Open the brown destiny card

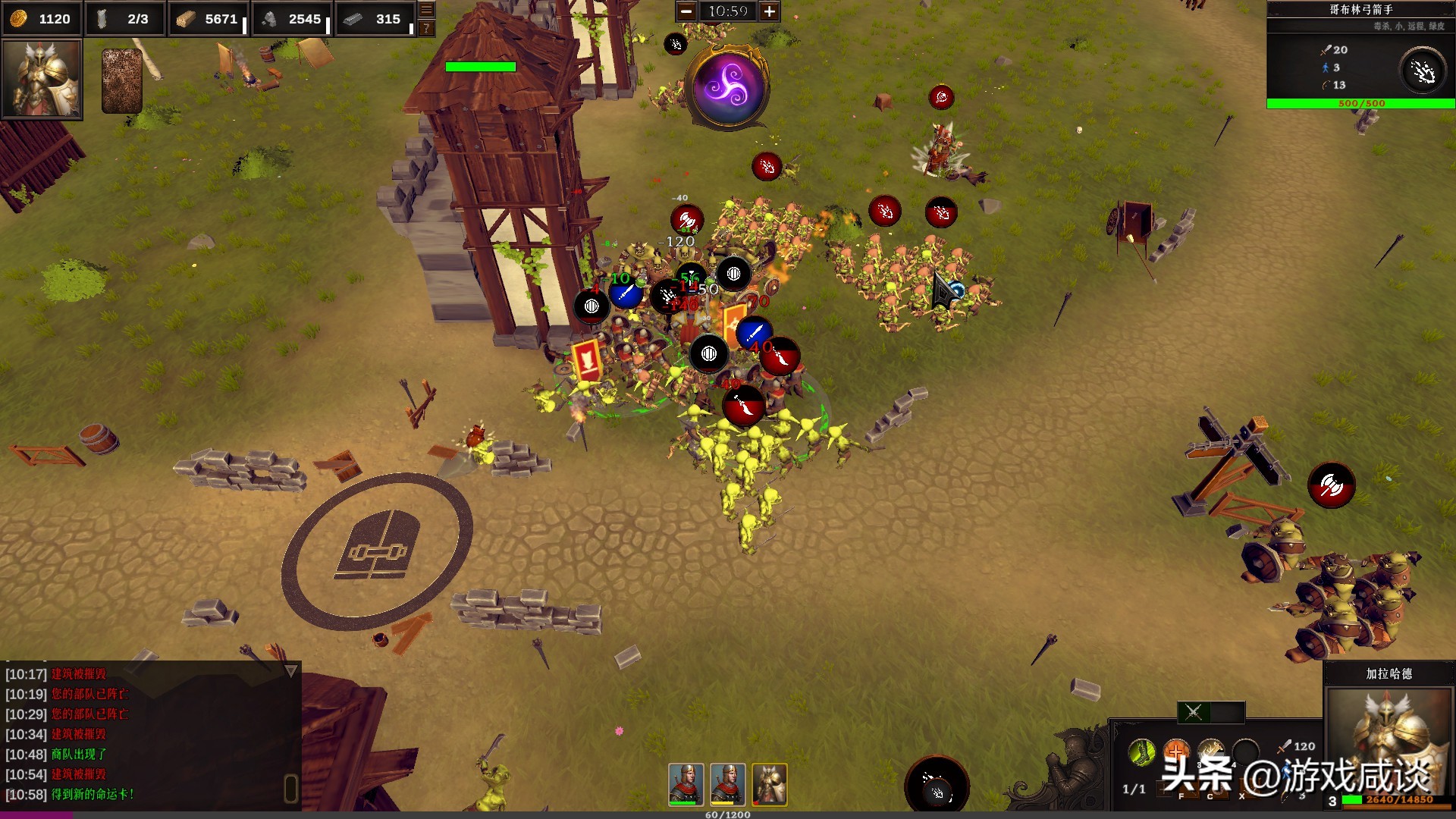coord(121,81)
